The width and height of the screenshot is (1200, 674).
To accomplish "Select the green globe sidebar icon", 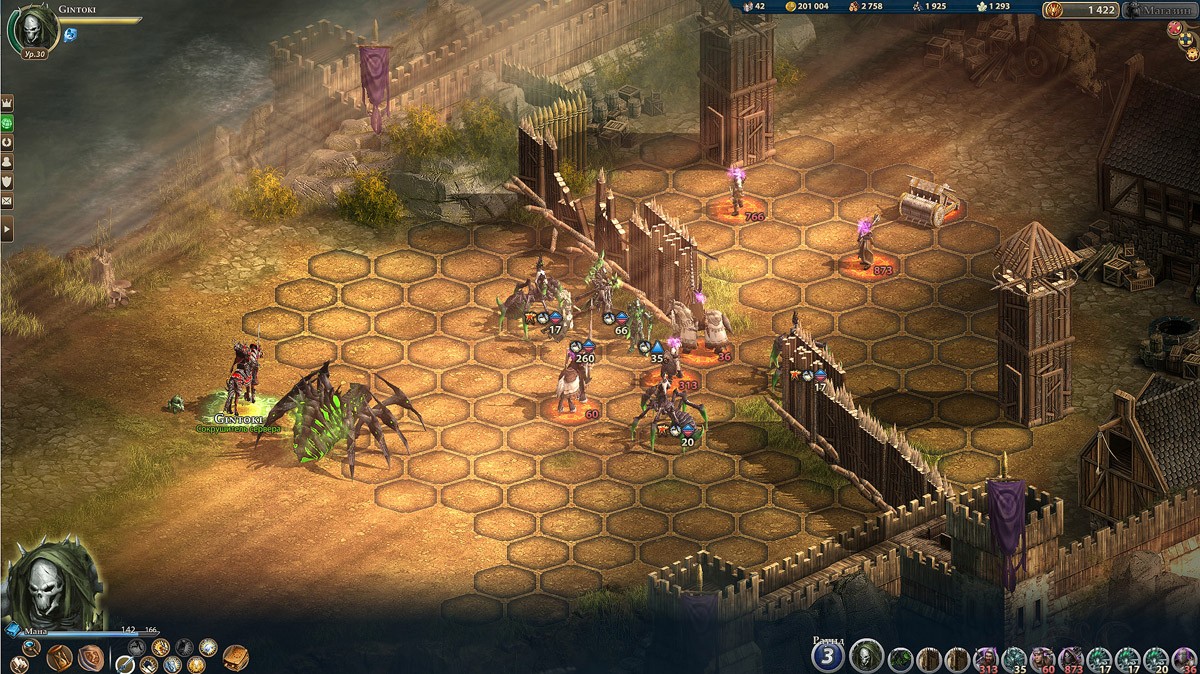I will (x=7, y=123).
